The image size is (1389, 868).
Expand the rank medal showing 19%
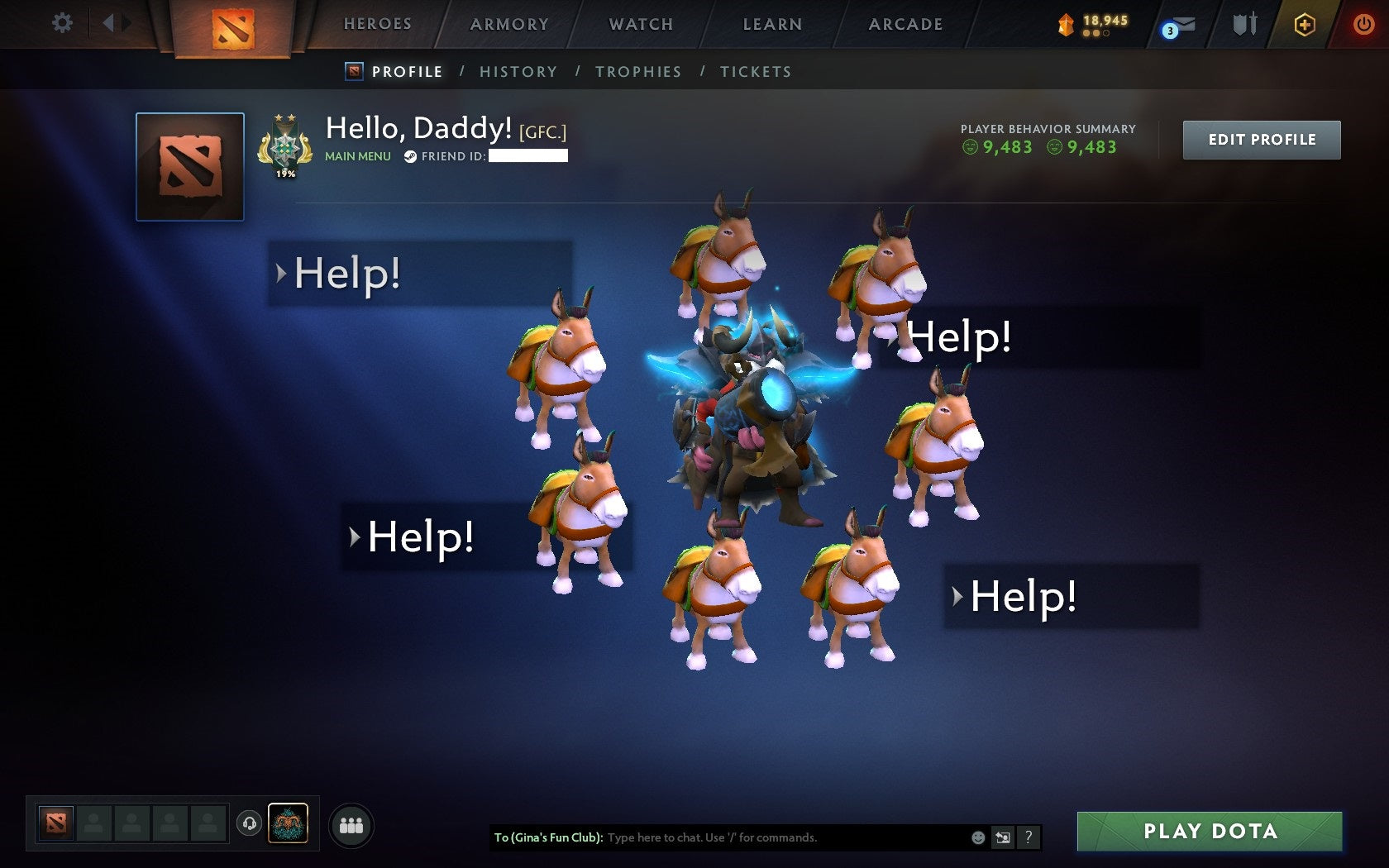[288, 146]
